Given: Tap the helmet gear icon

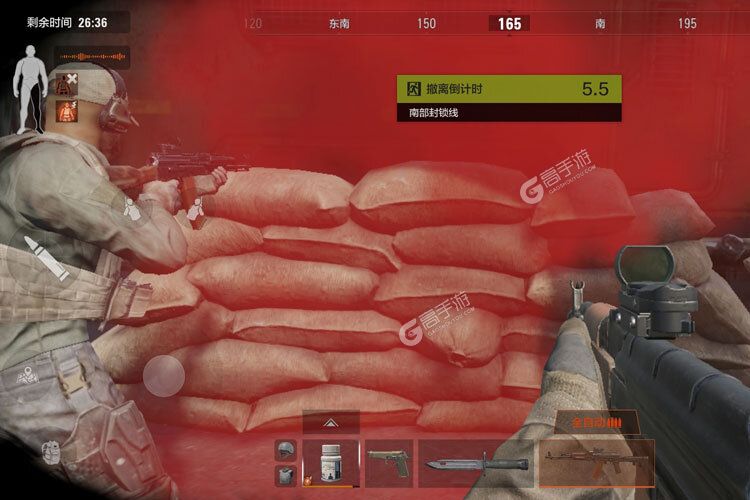Looking at the screenshot, I should 286,450.
